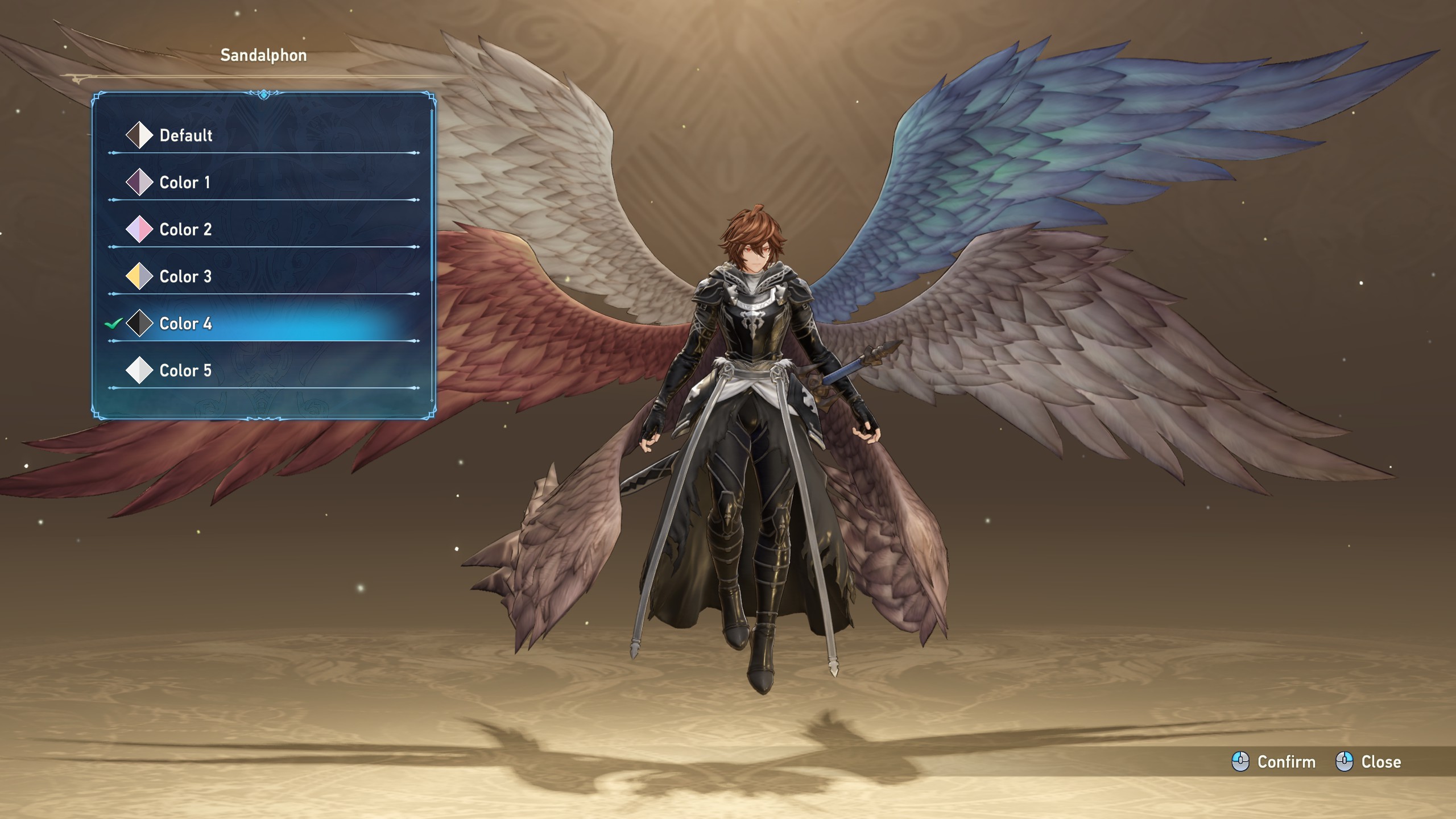
Task: Select the Default color option
Action: coord(185,135)
